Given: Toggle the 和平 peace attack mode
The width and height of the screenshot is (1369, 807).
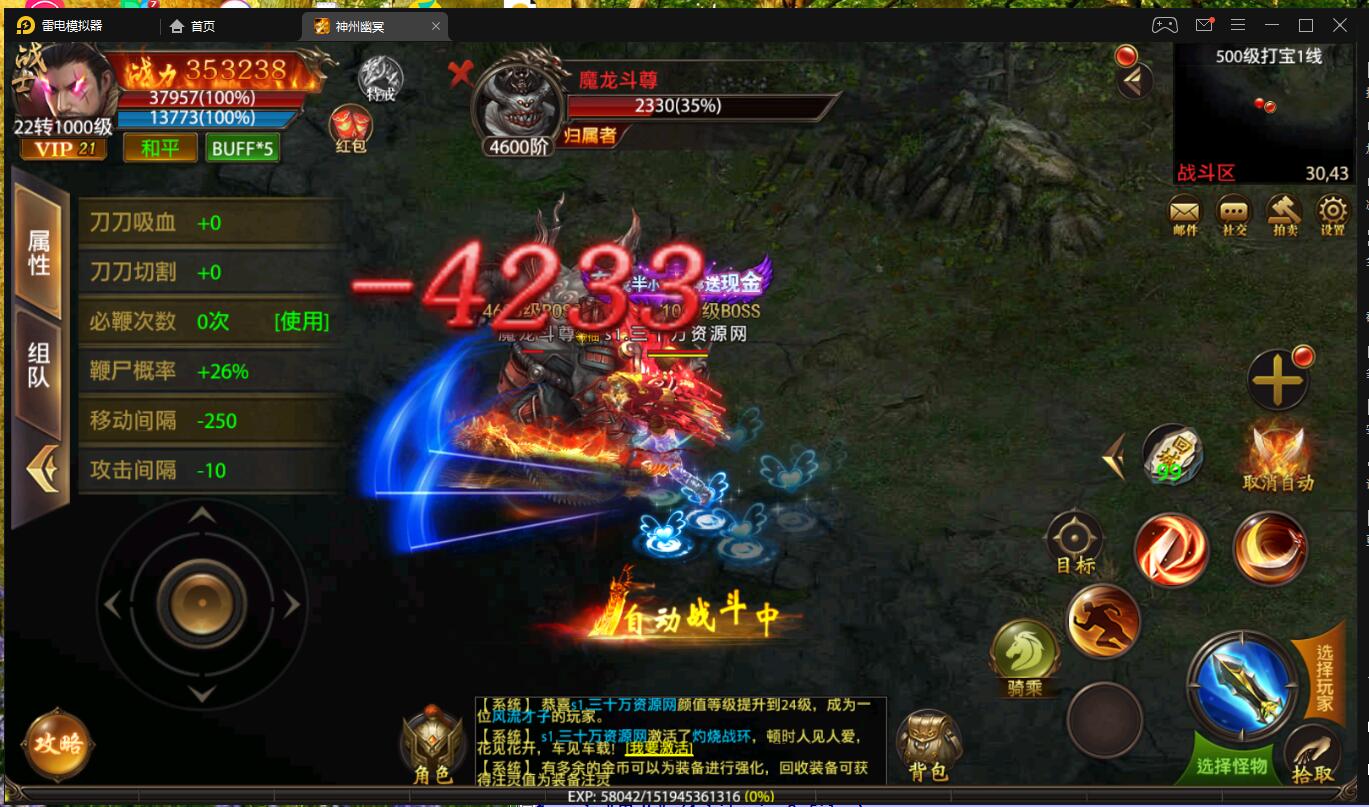Looking at the screenshot, I should 159,146.
